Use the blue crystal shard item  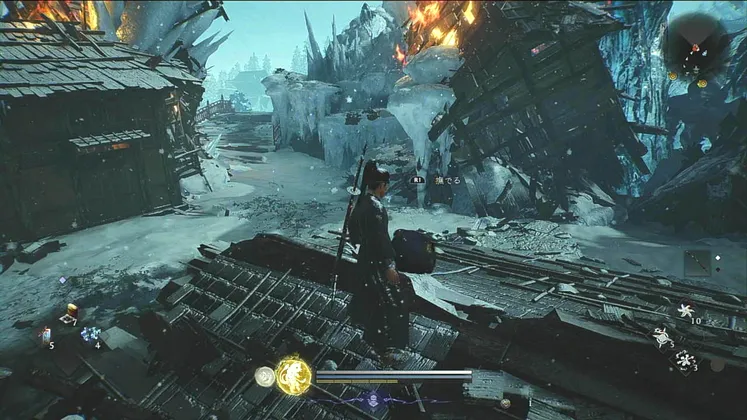pos(91,334)
